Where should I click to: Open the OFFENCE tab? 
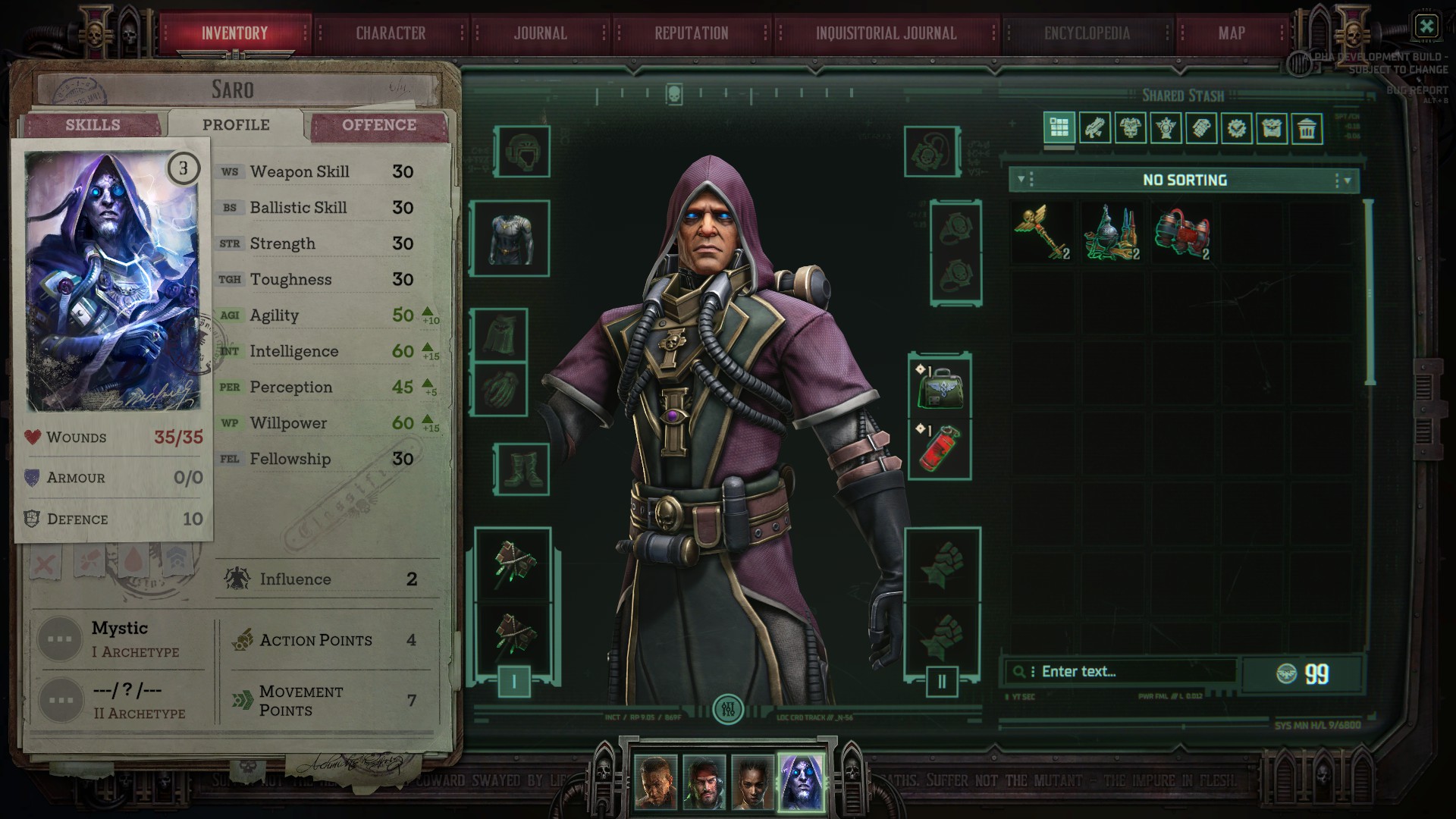378,124
